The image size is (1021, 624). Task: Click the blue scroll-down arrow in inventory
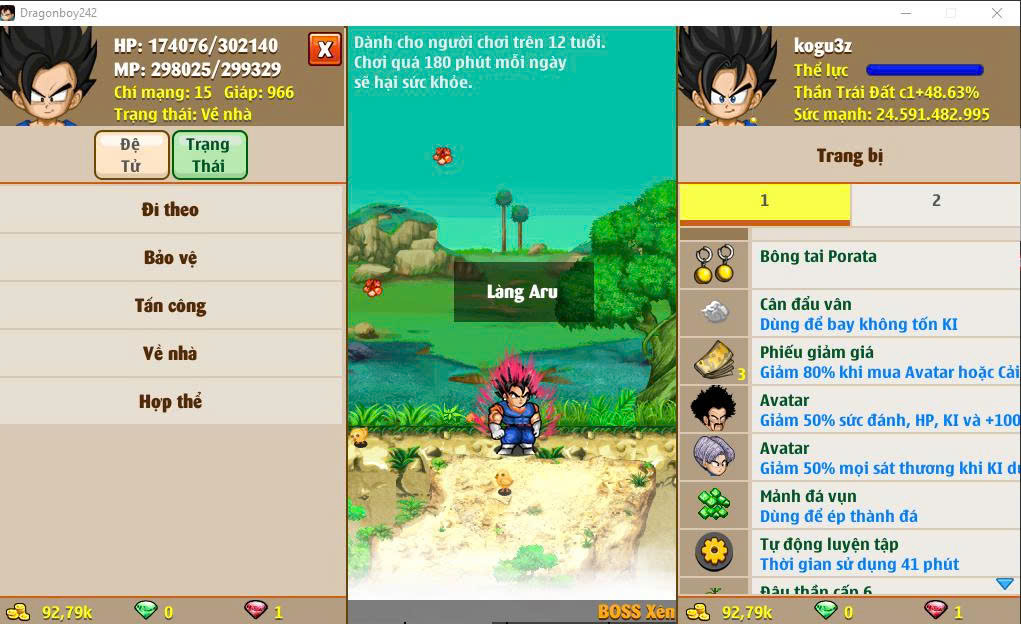(1004, 584)
